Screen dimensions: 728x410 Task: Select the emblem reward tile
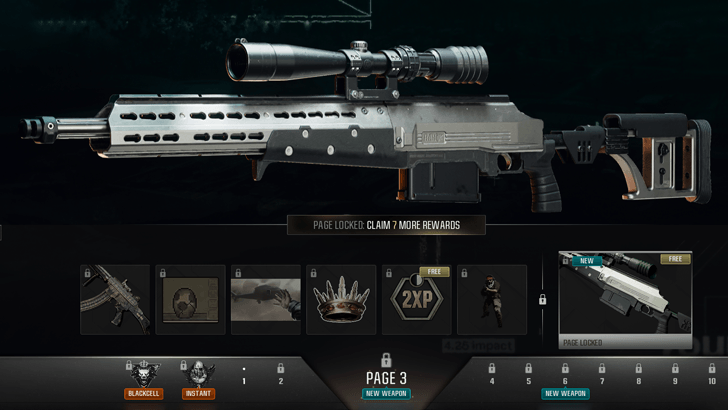[x=190, y=299]
